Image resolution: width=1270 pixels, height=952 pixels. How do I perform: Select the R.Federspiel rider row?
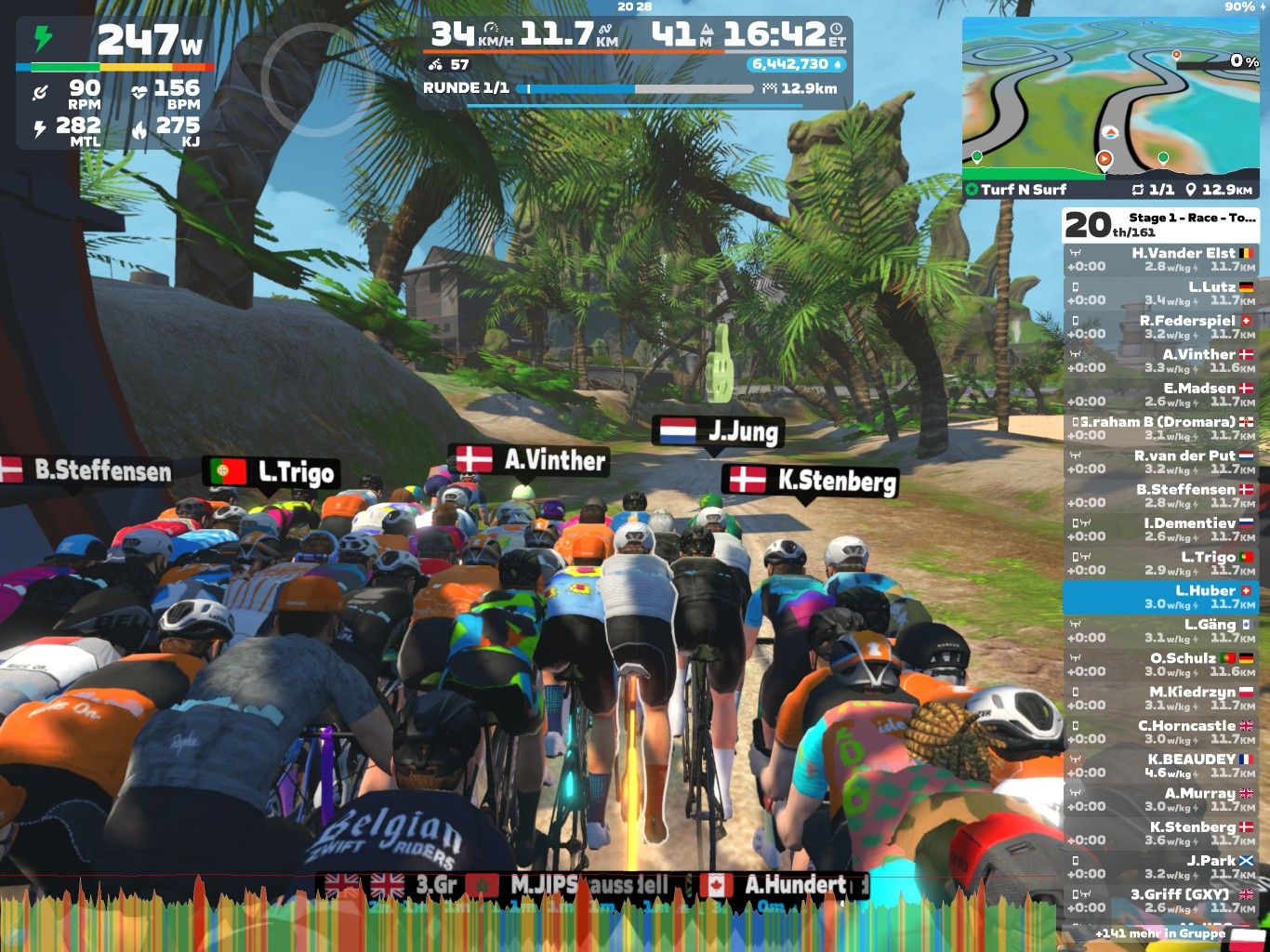click(1160, 327)
